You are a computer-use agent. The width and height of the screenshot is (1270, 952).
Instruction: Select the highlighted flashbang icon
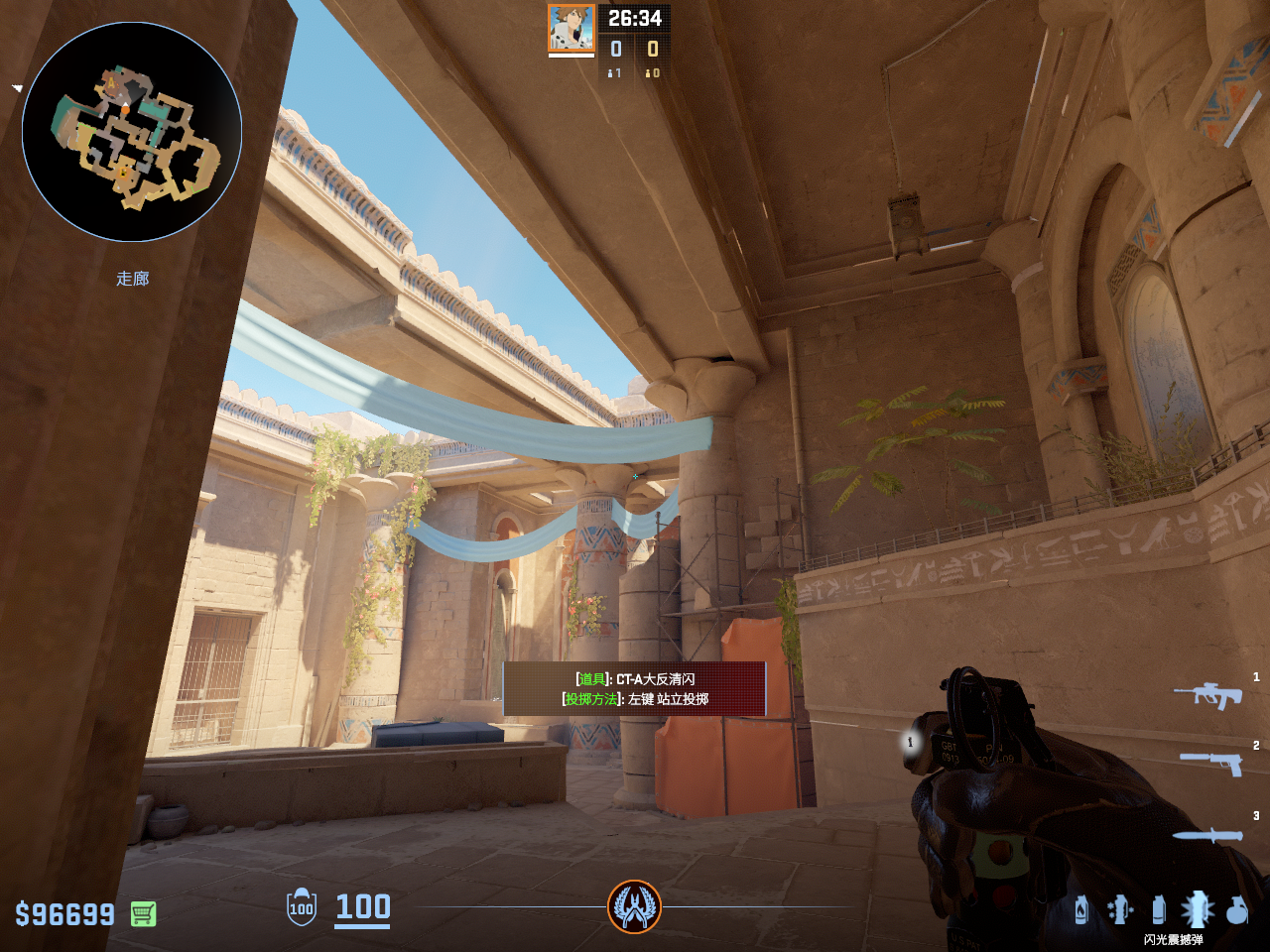coord(1197,908)
